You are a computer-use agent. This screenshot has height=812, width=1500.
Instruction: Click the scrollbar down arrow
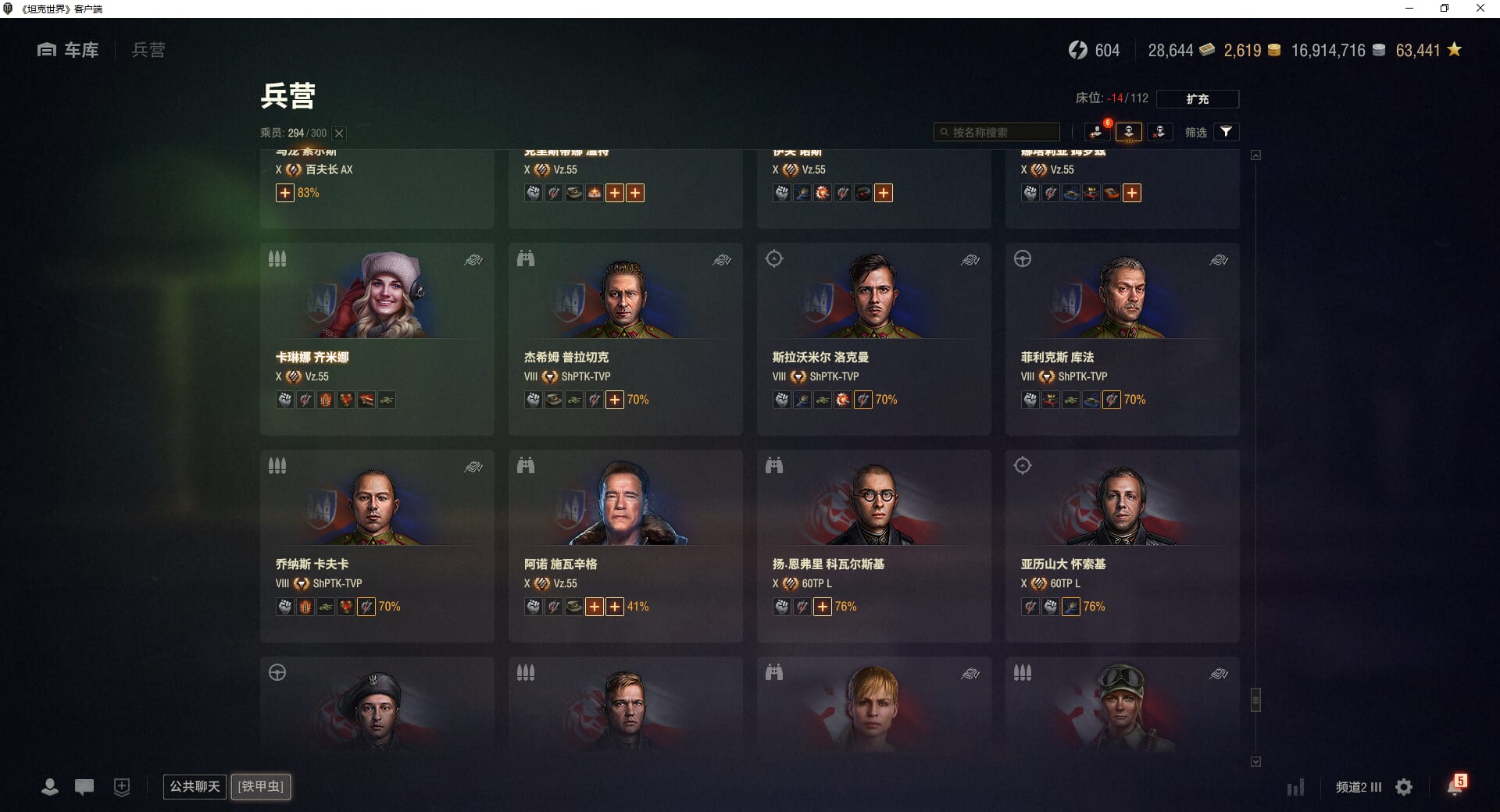1255,761
